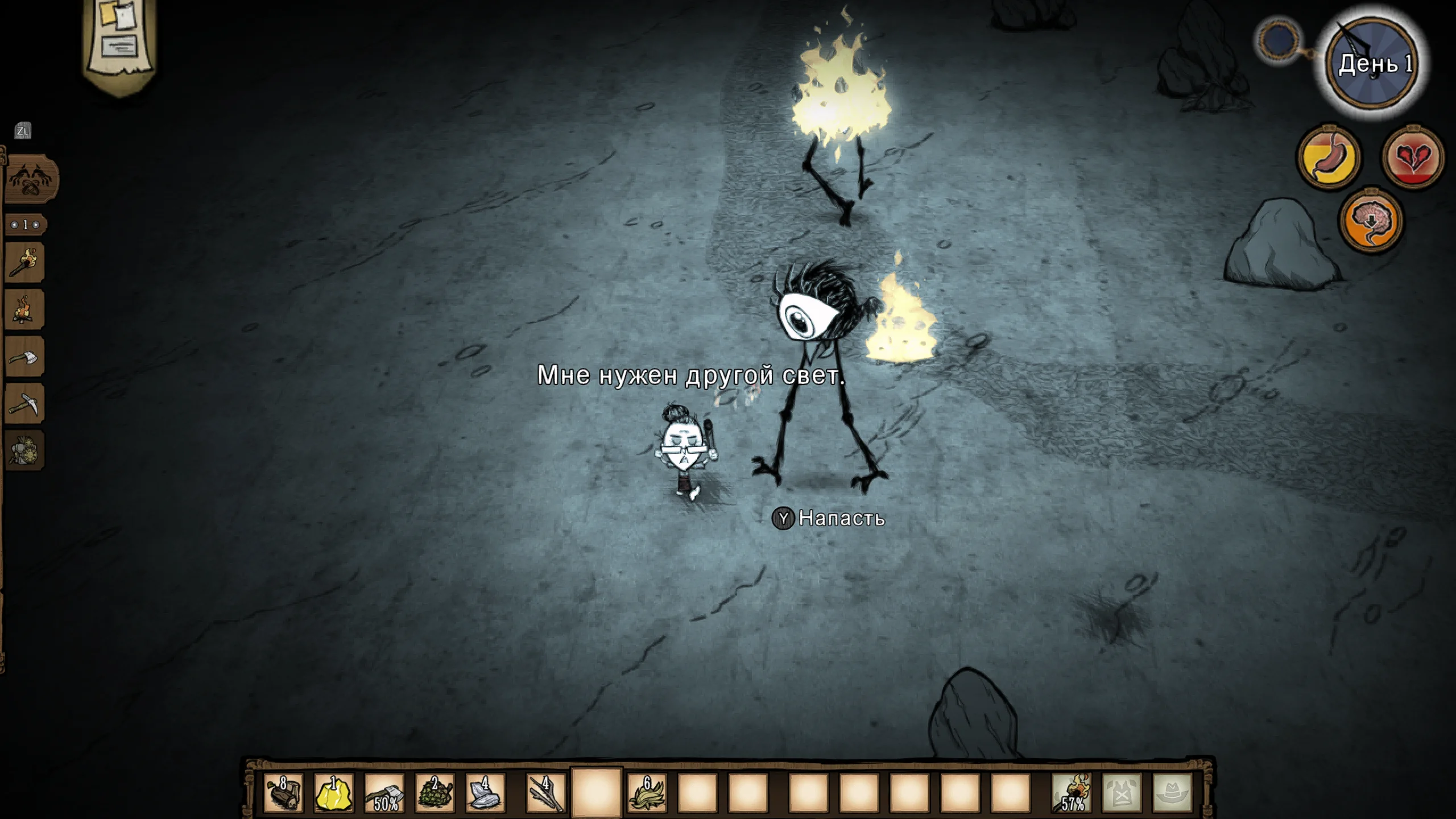Choose the flint stack in inventory
1456x819 pixels.
(485, 792)
